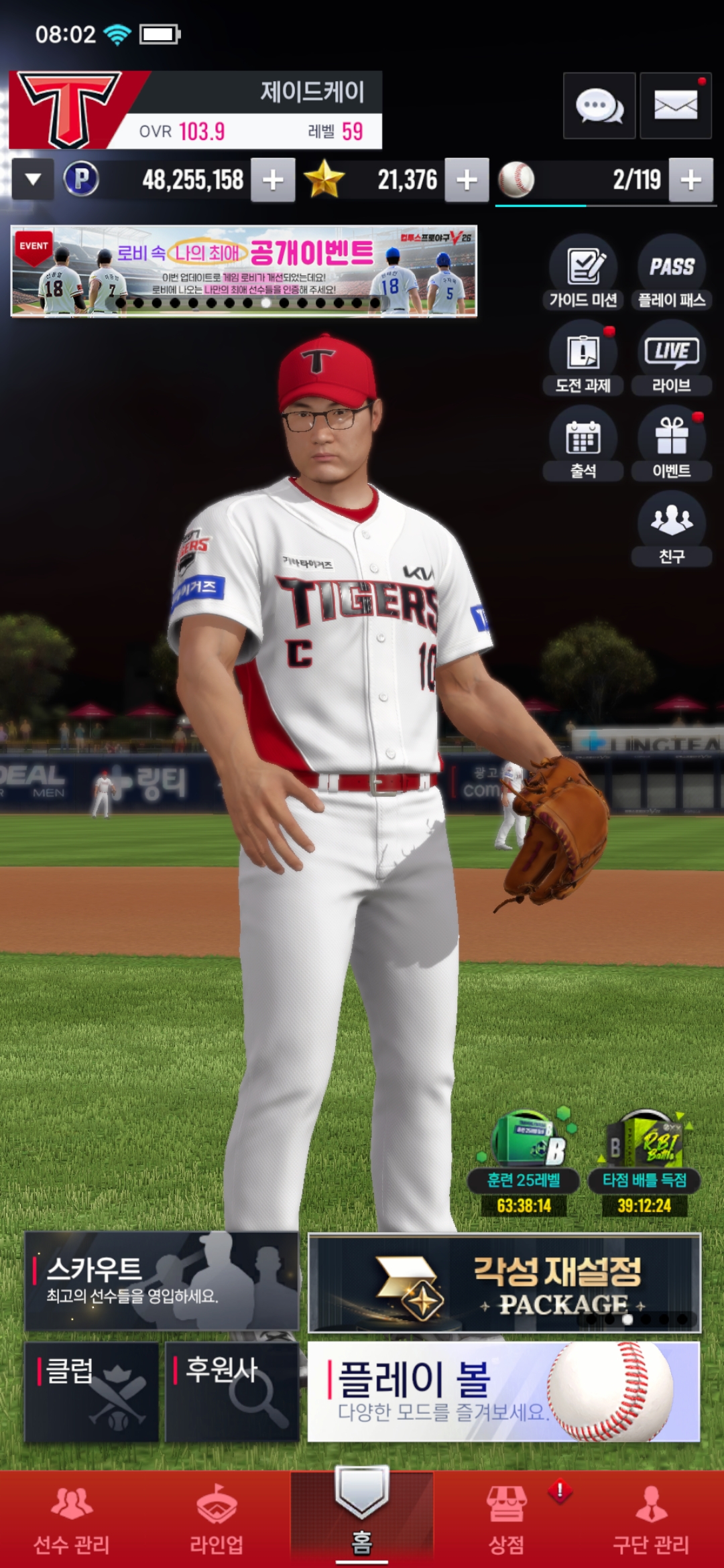Open 도전 과제 challenges

583,357
